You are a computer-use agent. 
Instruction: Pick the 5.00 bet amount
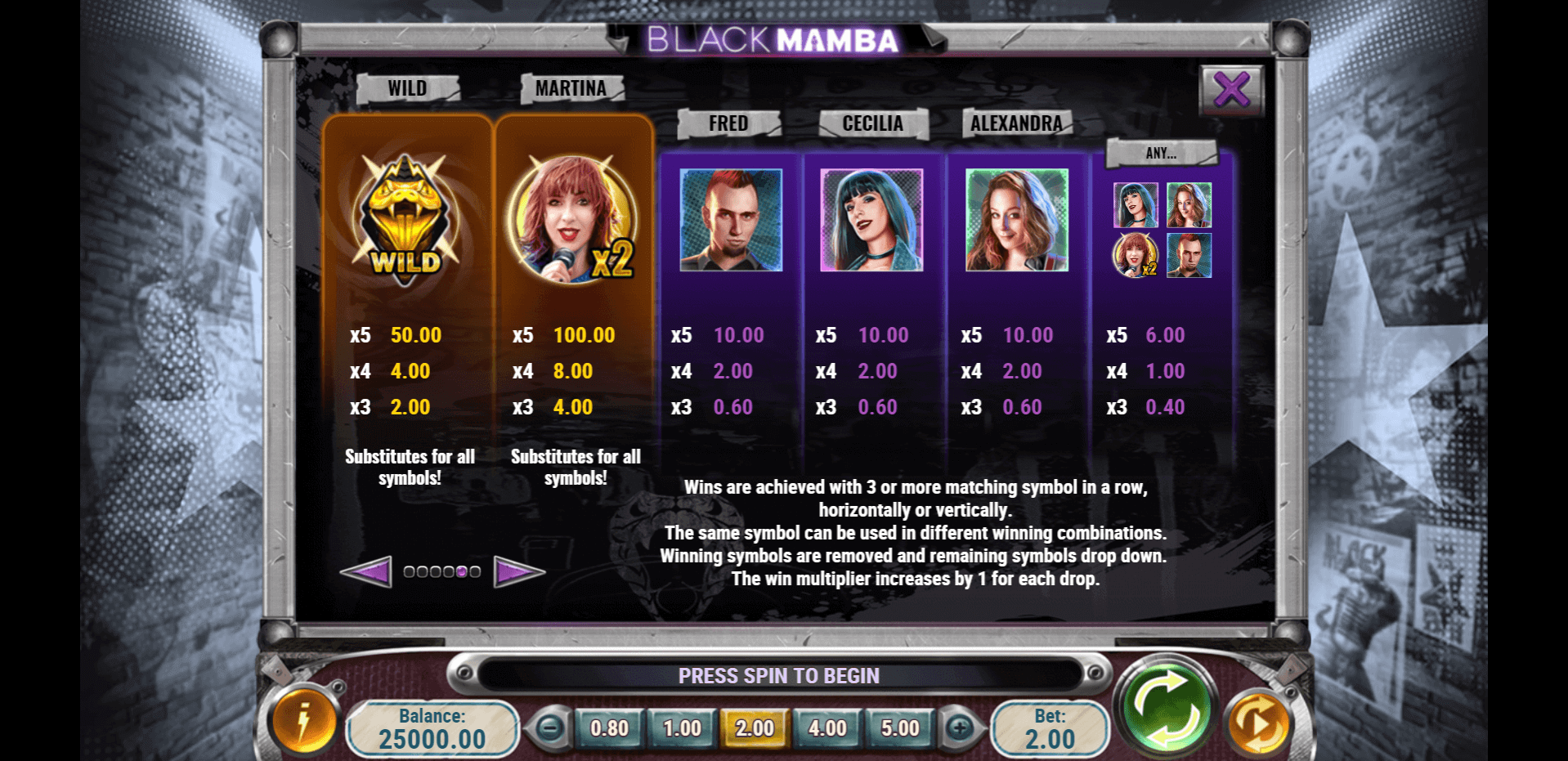899,728
